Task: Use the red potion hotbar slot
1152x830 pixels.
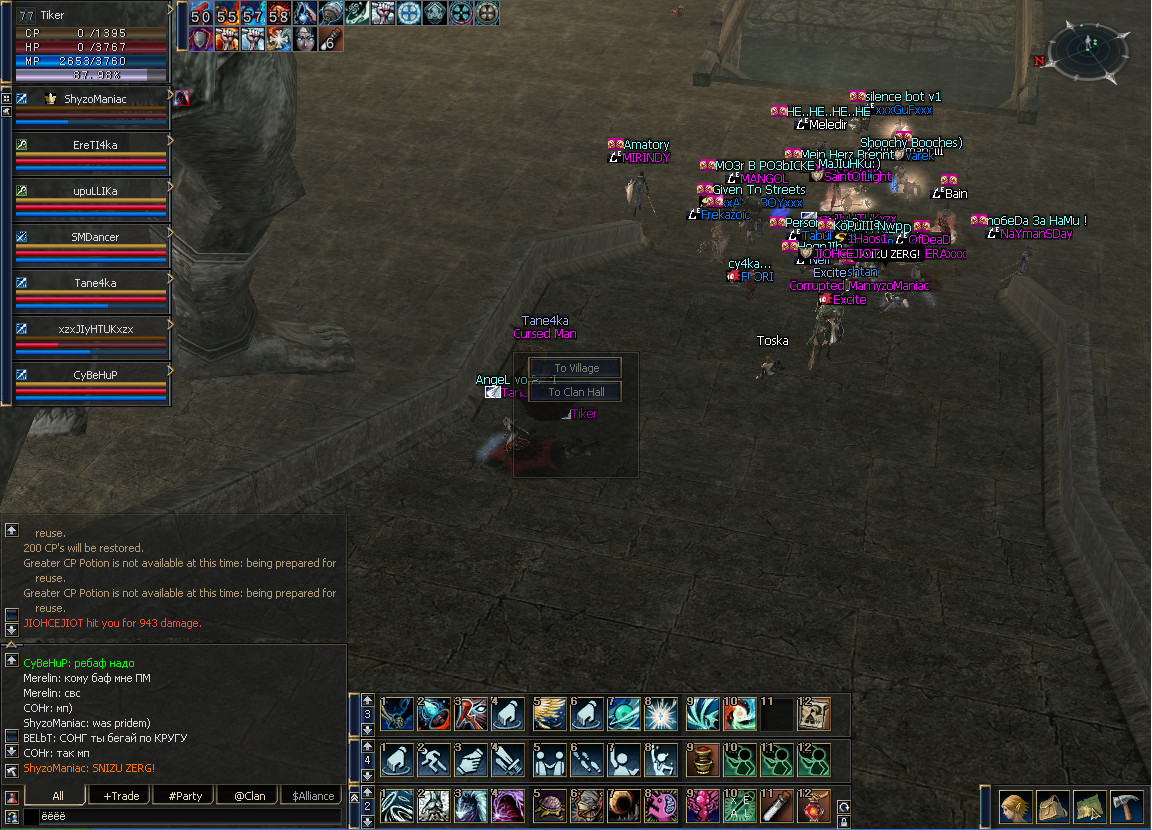Action: [x=814, y=805]
